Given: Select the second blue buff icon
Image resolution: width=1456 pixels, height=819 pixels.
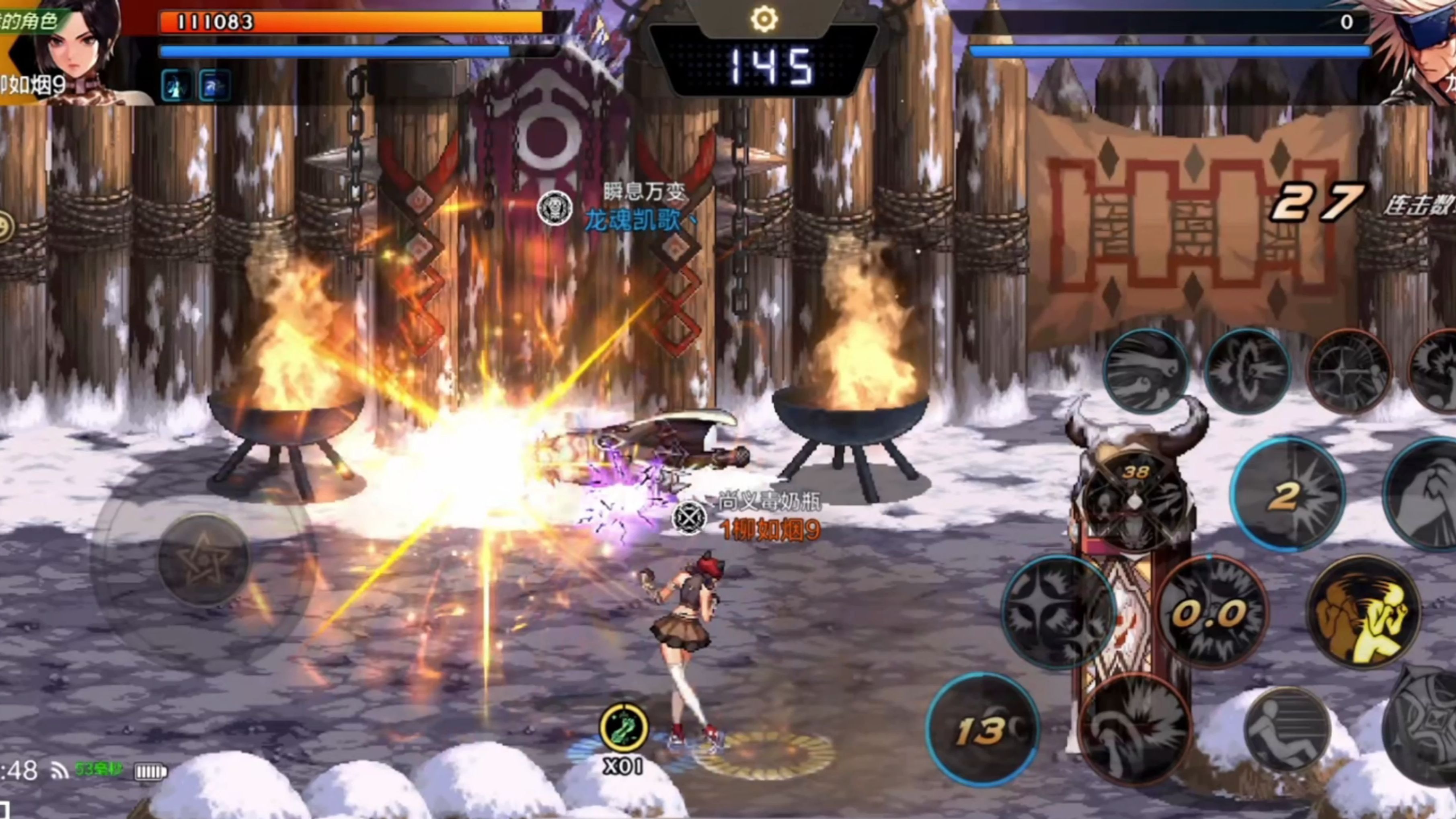Looking at the screenshot, I should click(x=215, y=86).
